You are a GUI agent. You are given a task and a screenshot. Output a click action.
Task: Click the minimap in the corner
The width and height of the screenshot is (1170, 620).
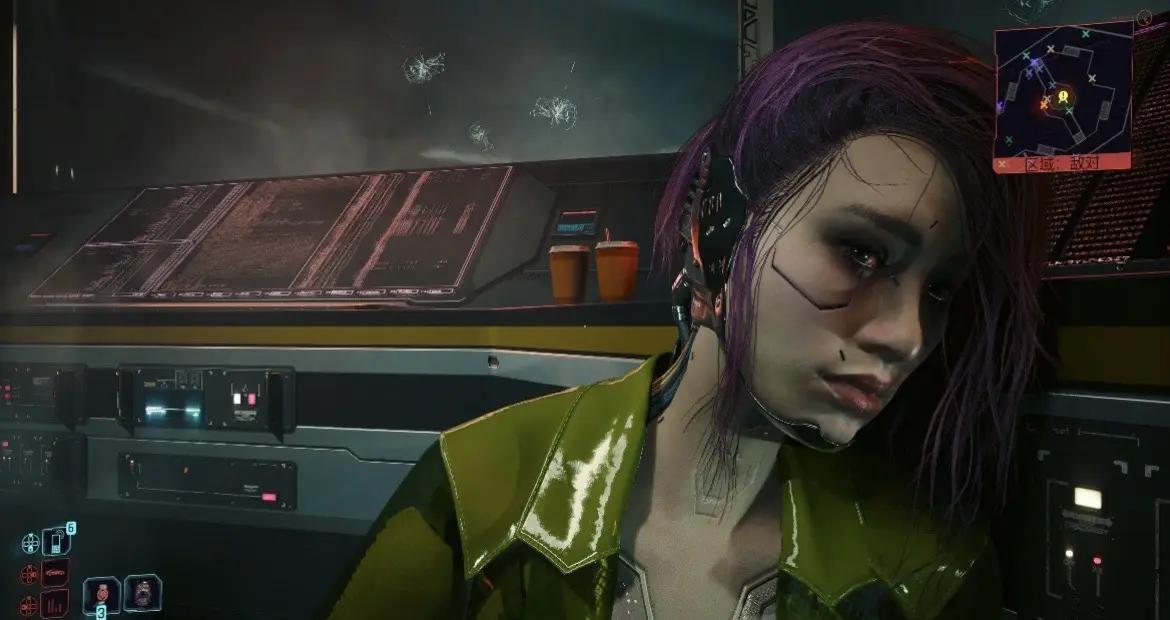point(1063,90)
